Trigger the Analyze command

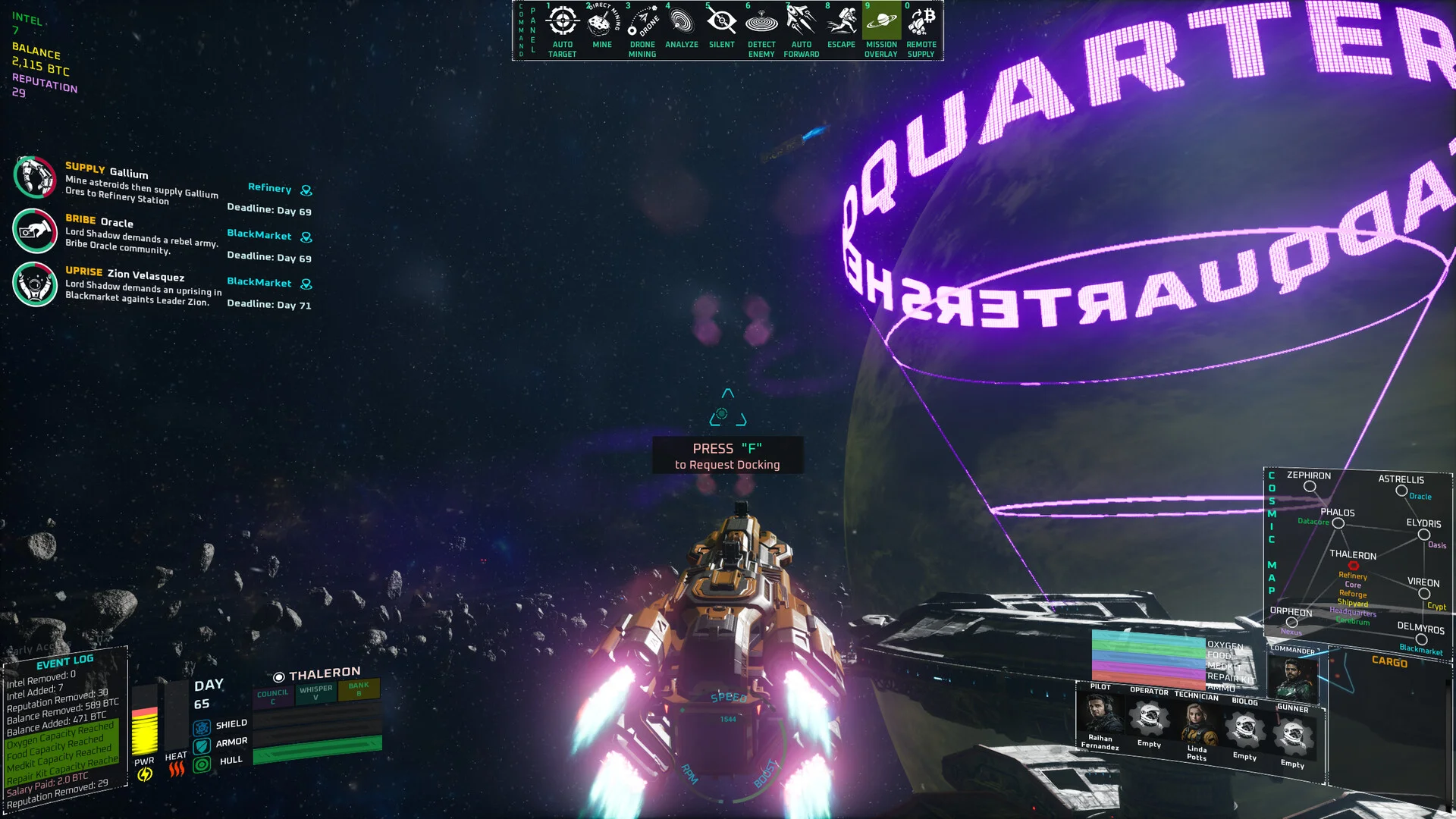click(682, 21)
